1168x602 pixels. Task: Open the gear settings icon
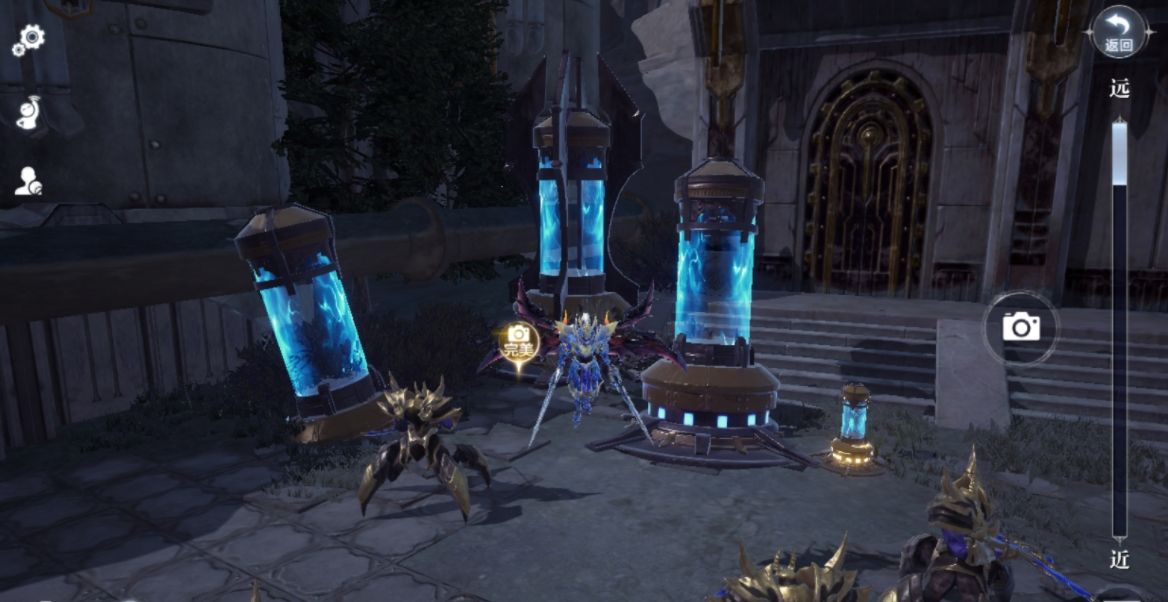29,39
